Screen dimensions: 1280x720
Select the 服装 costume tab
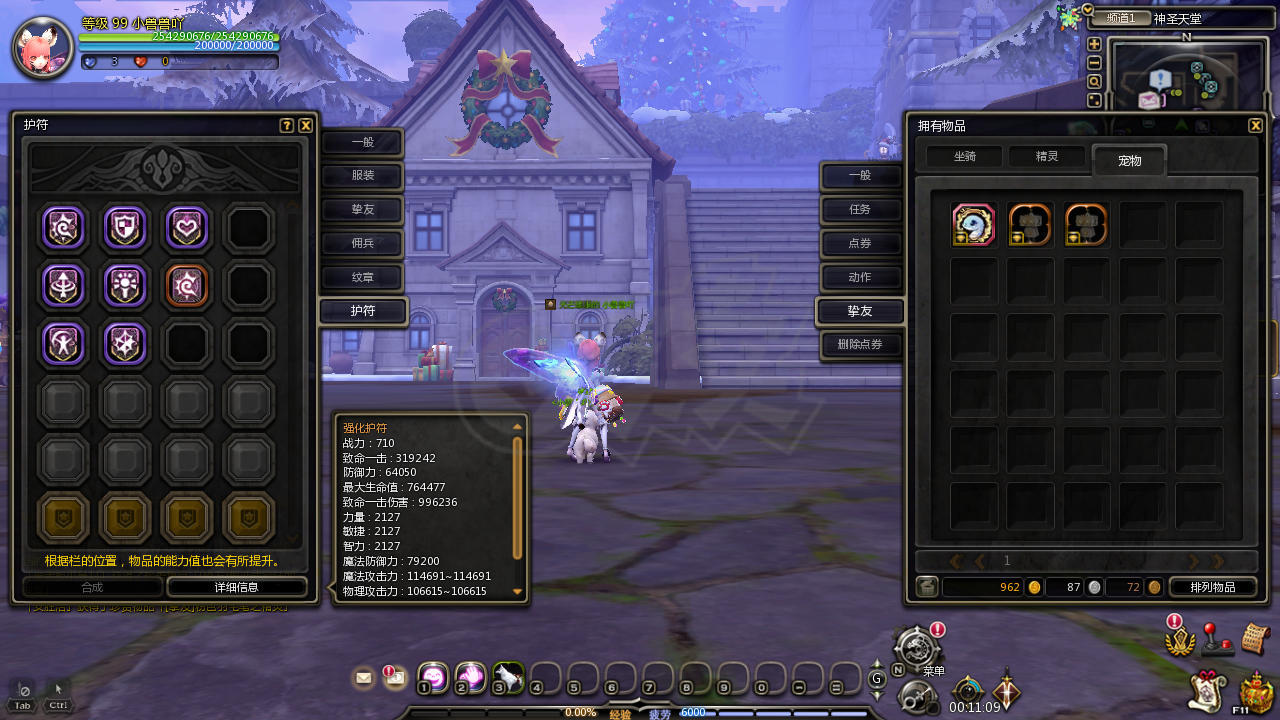pyautogui.click(x=362, y=177)
